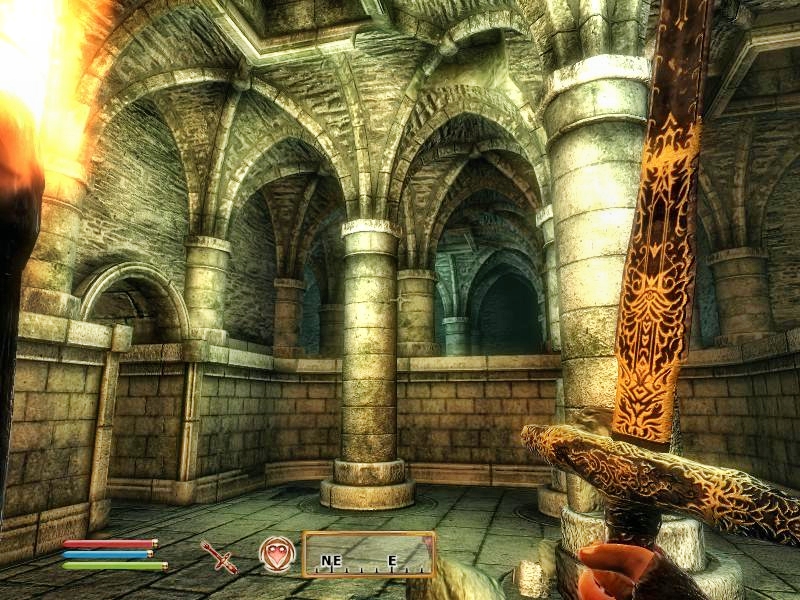Click the compass bar showing NE and E
800x600 pixels.
(x=368, y=554)
